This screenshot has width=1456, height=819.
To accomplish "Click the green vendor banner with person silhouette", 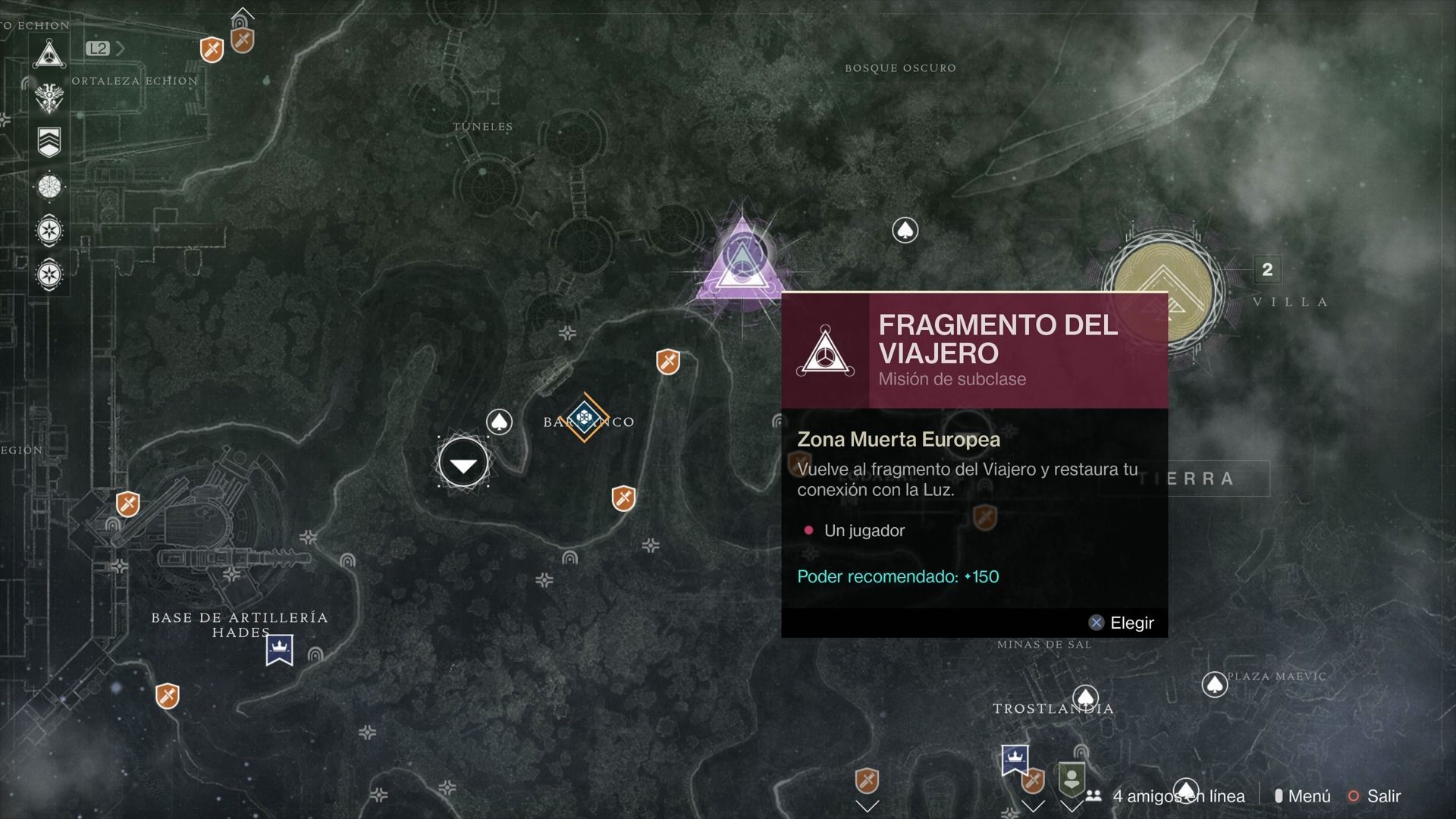I will [x=1072, y=779].
